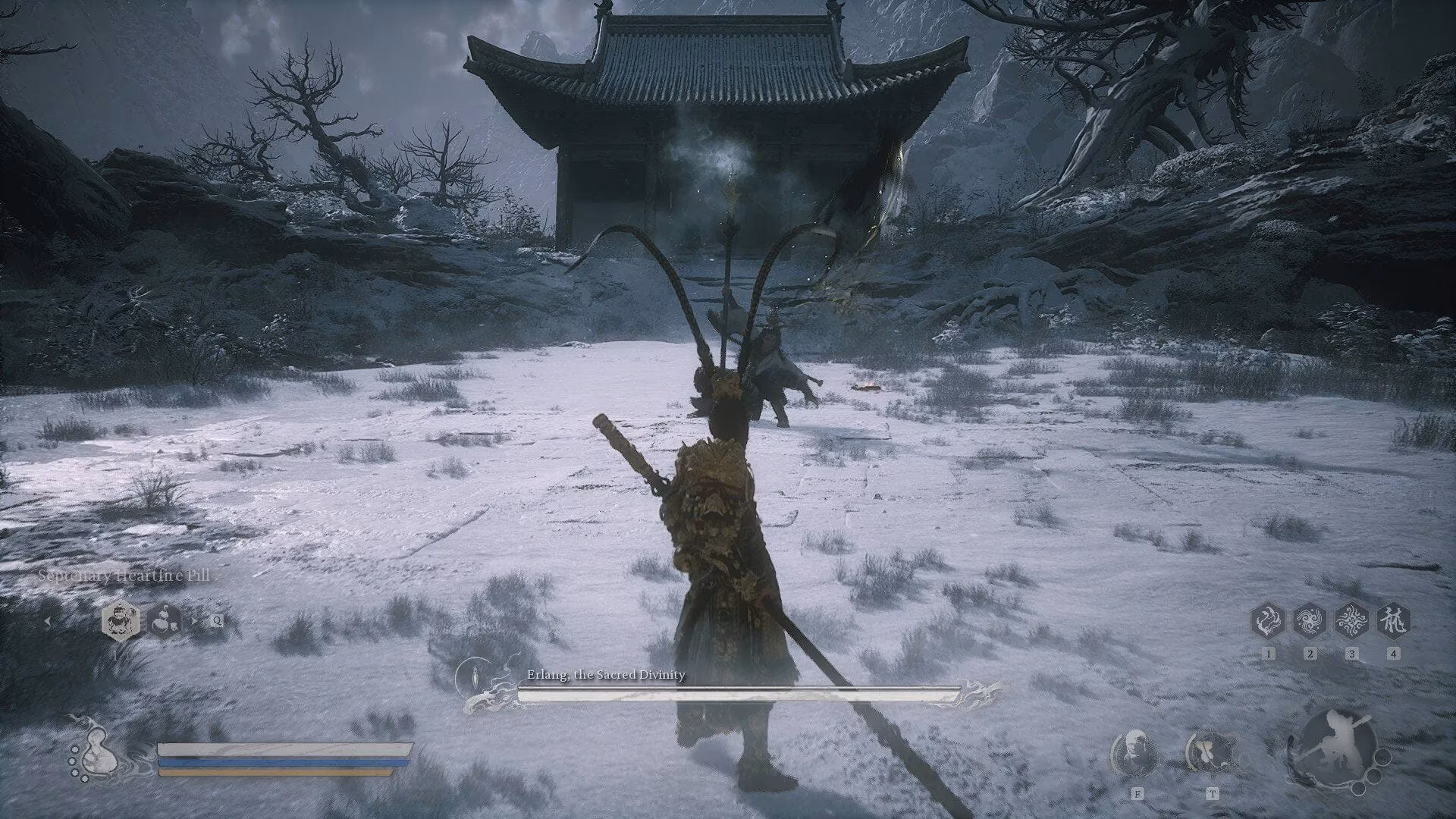The image size is (1456, 819).
Task: Click the Spirit summon portrait above the F key
Action: 1135,754
